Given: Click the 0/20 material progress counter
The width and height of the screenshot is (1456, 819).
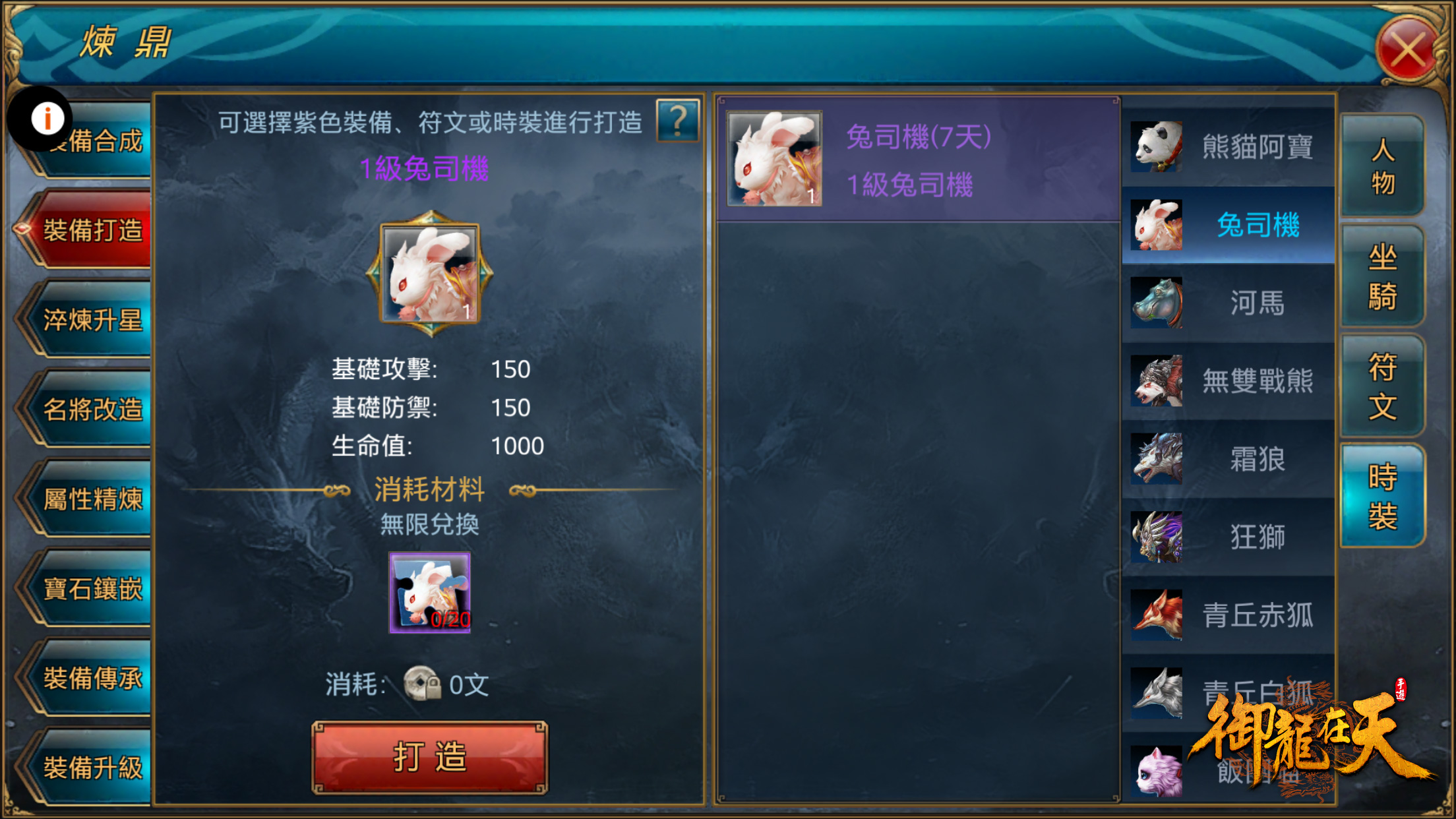Looking at the screenshot, I should click(x=449, y=619).
